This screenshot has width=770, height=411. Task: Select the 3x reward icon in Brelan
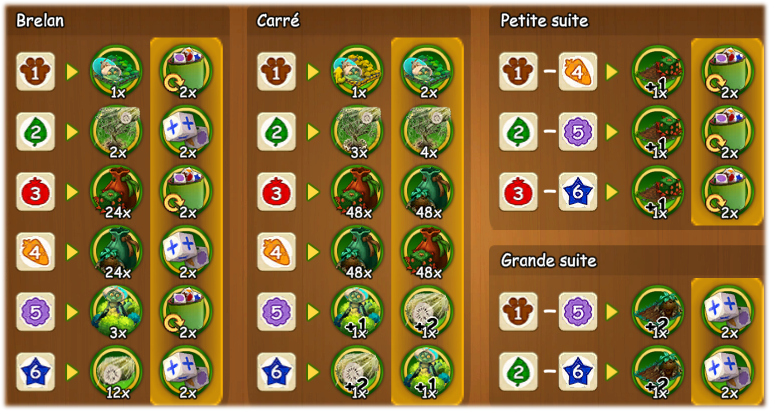(x=117, y=311)
